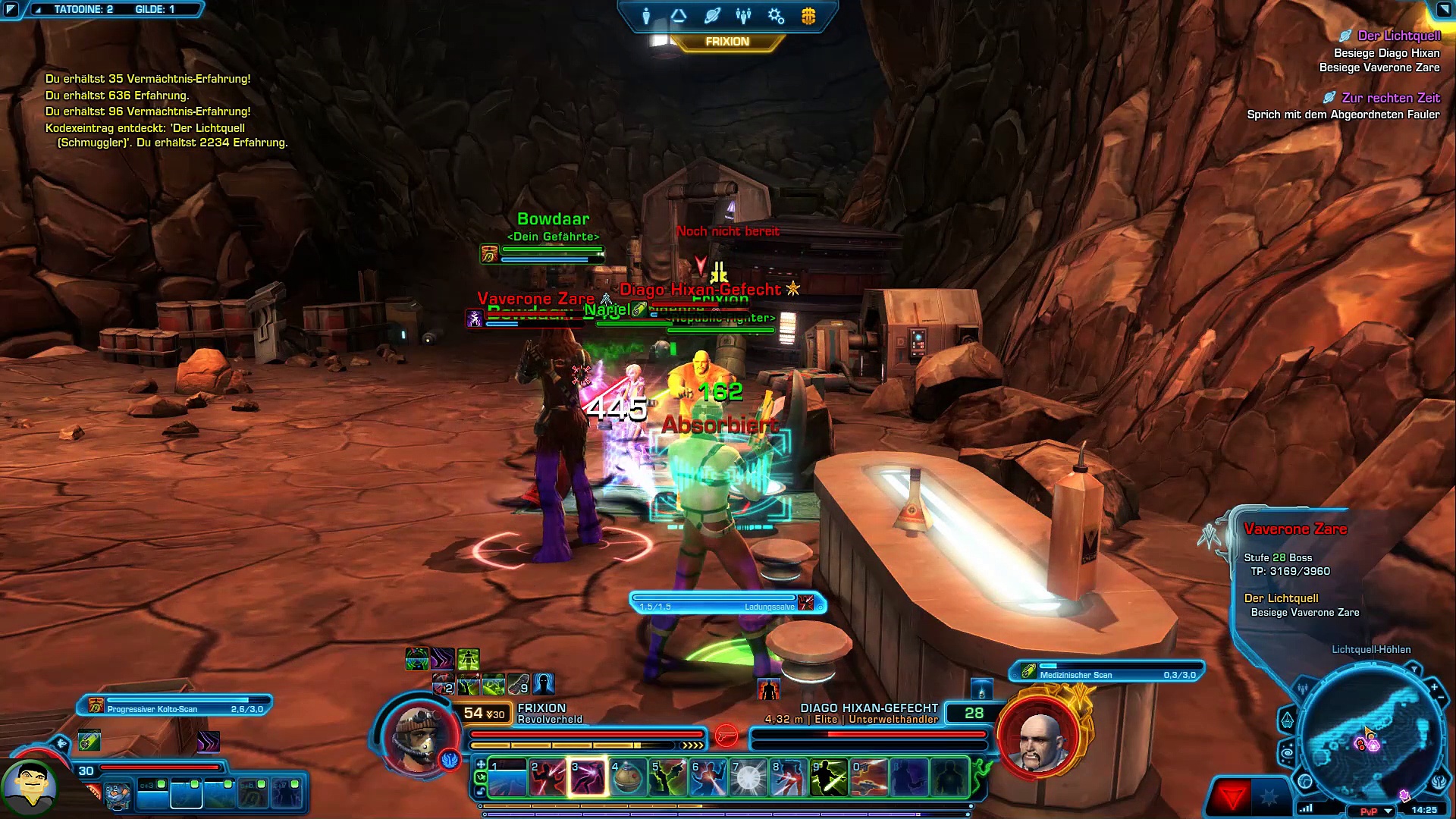The width and height of the screenshot is (1456, 819).
Task: Select the Der Lichtquell quest tracker entry
Action: pos(1398,36)
